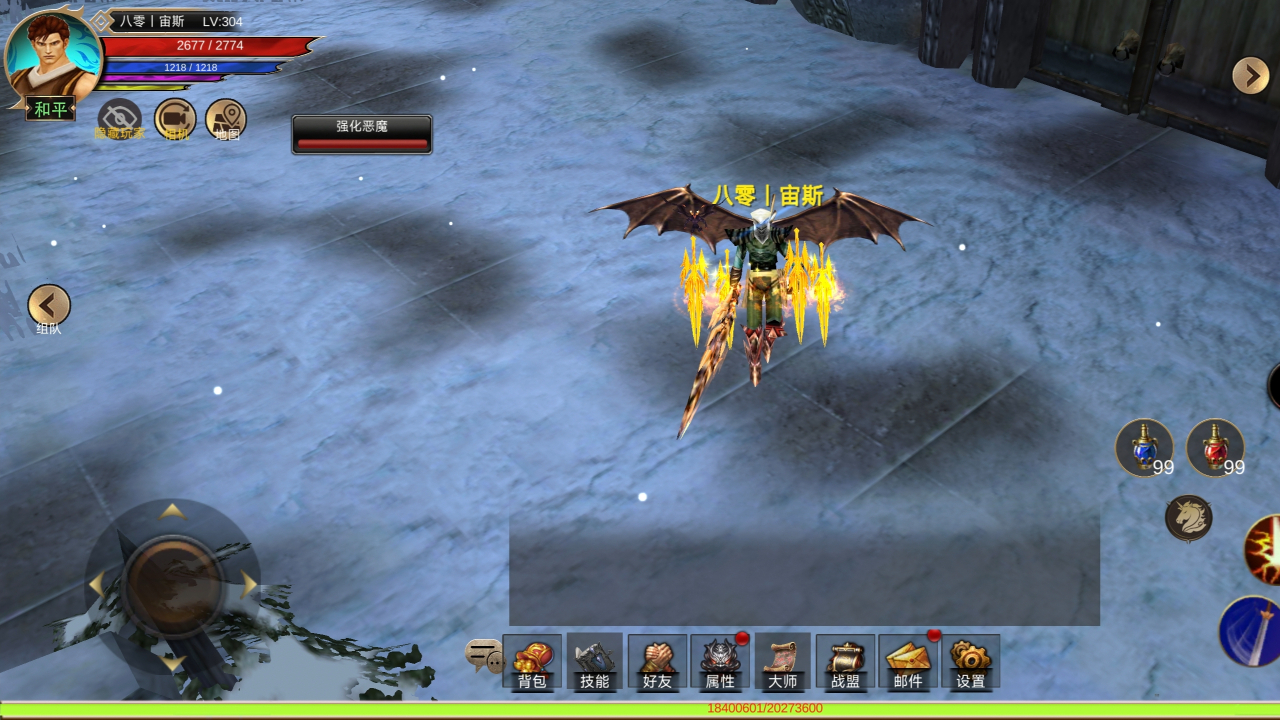
Task: Open the chat bubble icon
Action: [x=484, y=655]
